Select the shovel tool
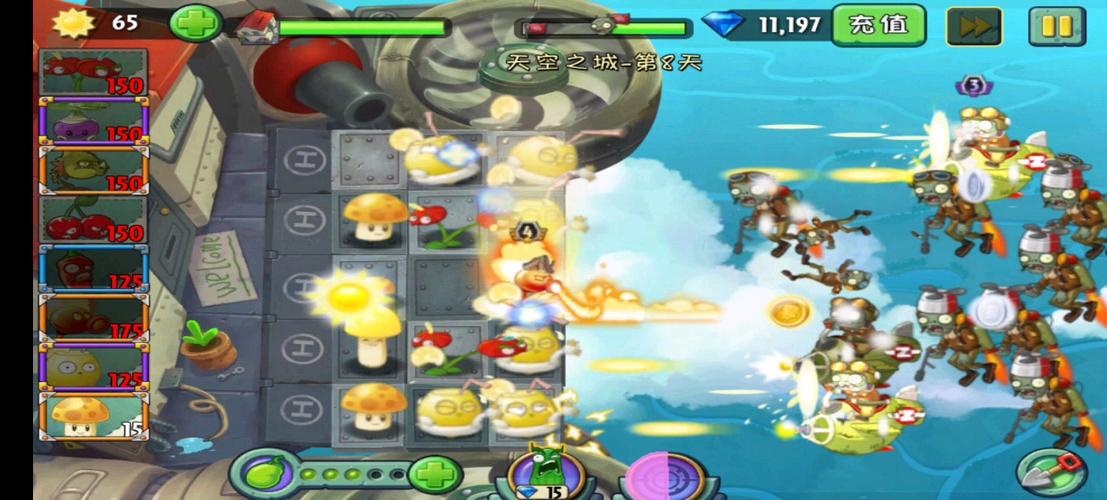The width and height of the screenshot is (1107, 500). tap(1050, 470)
